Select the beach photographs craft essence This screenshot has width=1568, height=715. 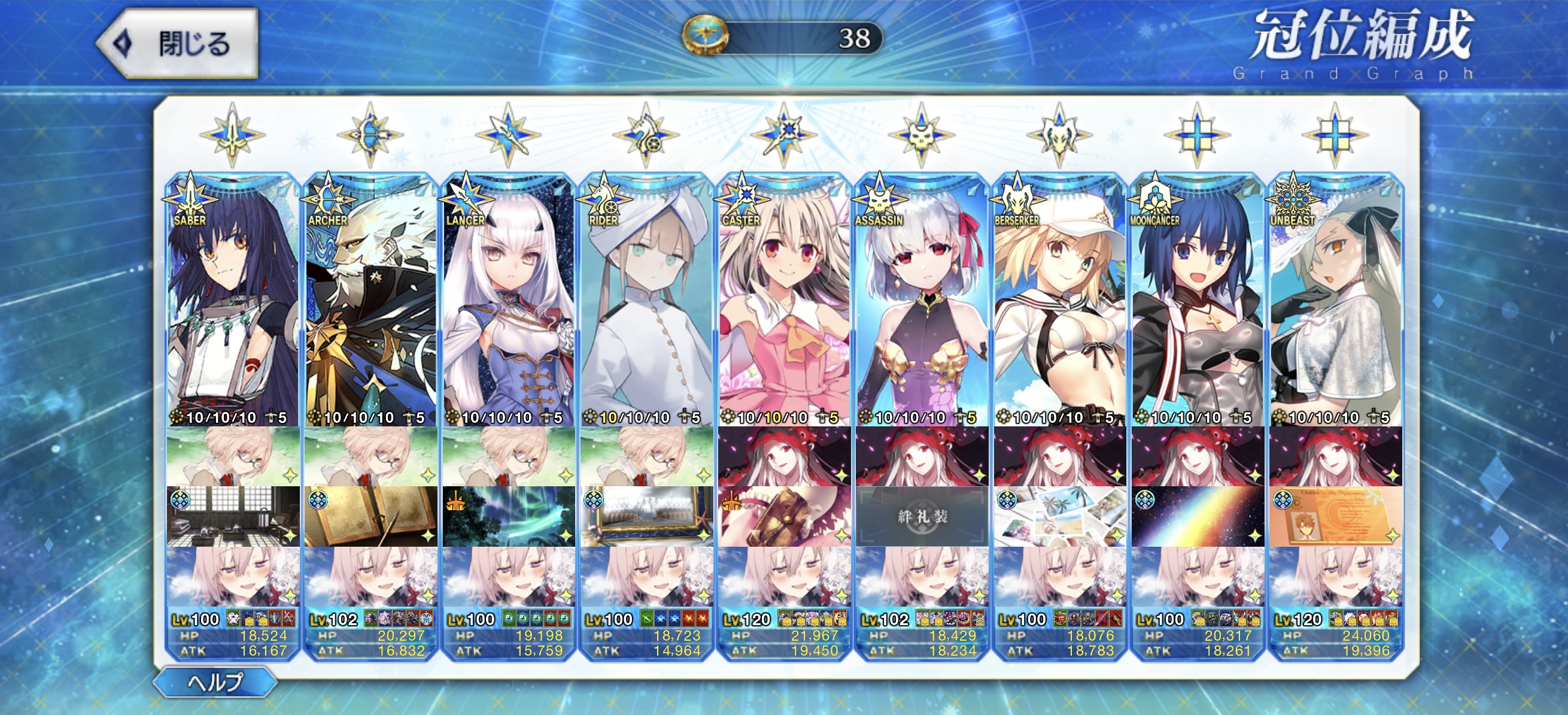pos(1060,516)
